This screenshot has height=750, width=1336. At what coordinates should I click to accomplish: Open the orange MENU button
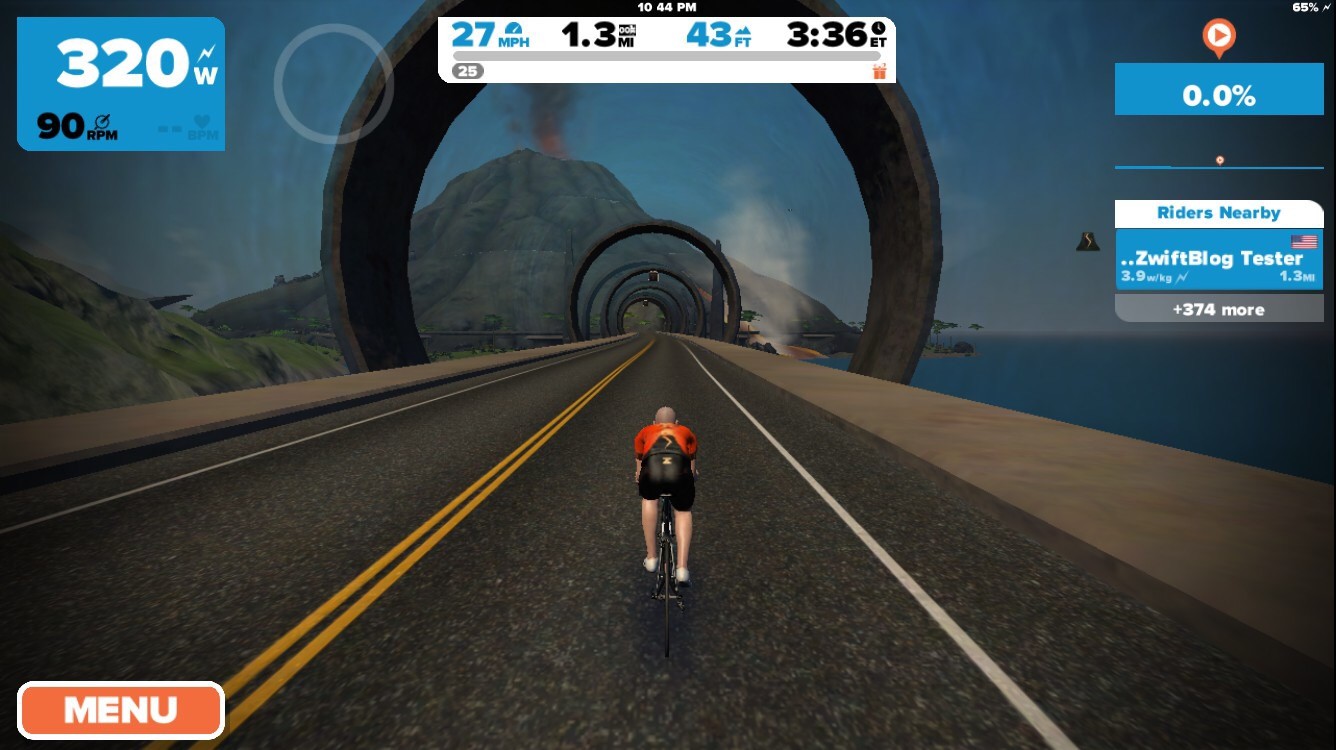tap(120, 710)
